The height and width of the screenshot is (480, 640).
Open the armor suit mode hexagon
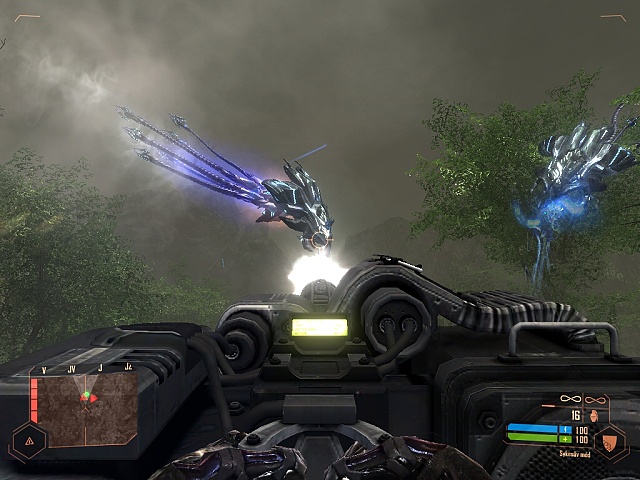(610, 441)
